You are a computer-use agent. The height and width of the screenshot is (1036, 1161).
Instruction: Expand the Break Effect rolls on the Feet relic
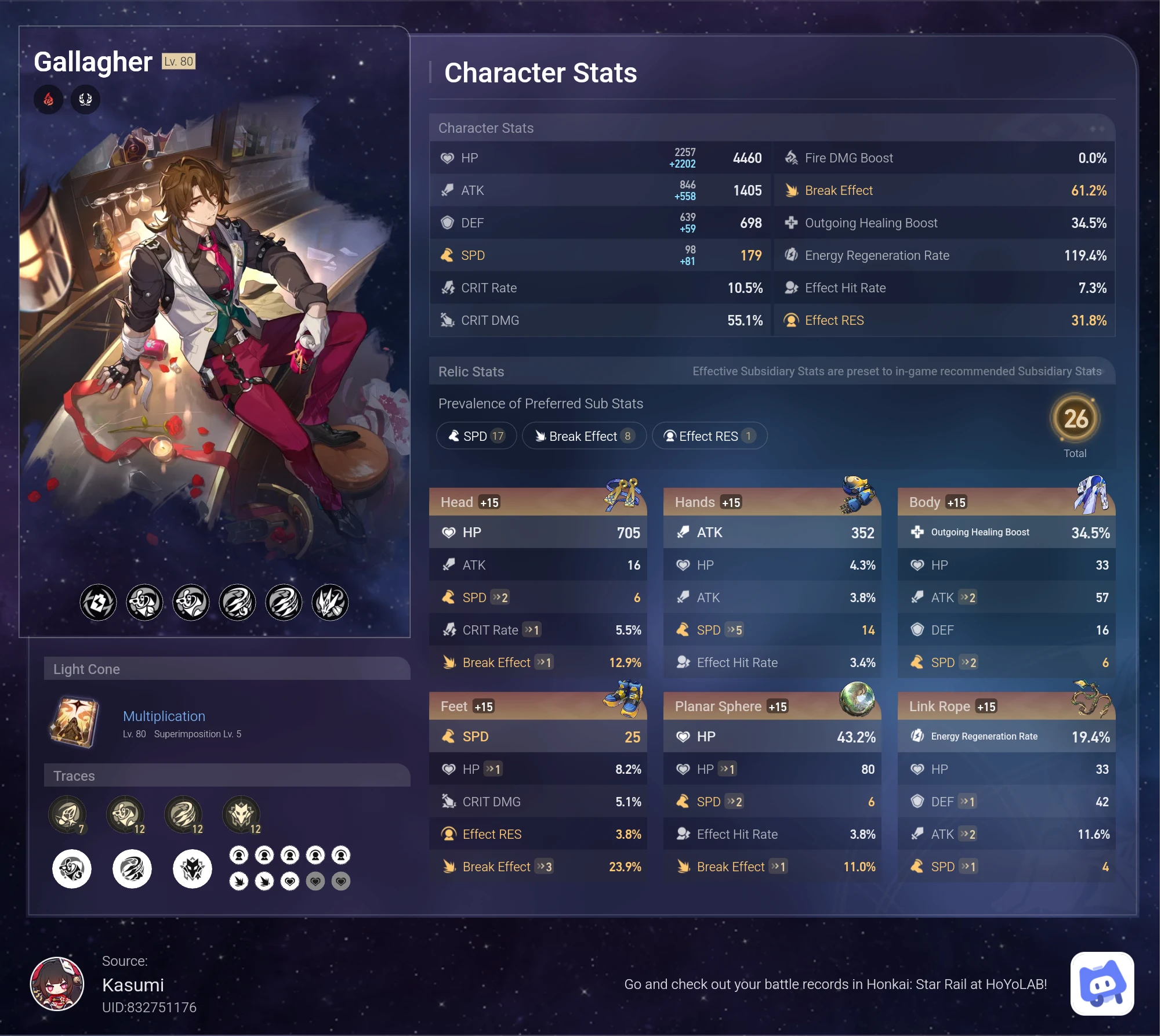pyautogui.click(x=545, y=867)
